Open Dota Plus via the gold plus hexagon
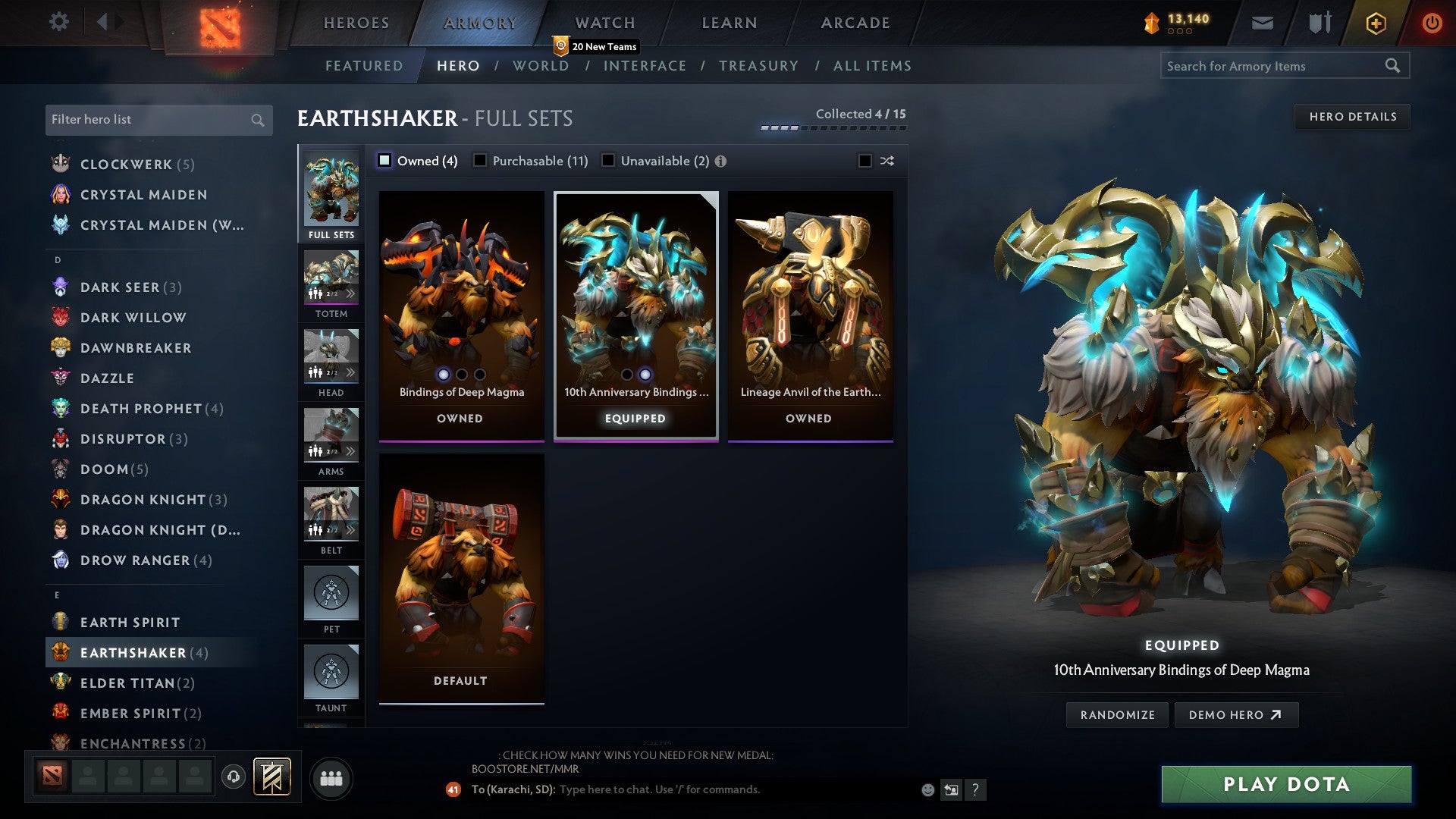 coord(1375,23)
